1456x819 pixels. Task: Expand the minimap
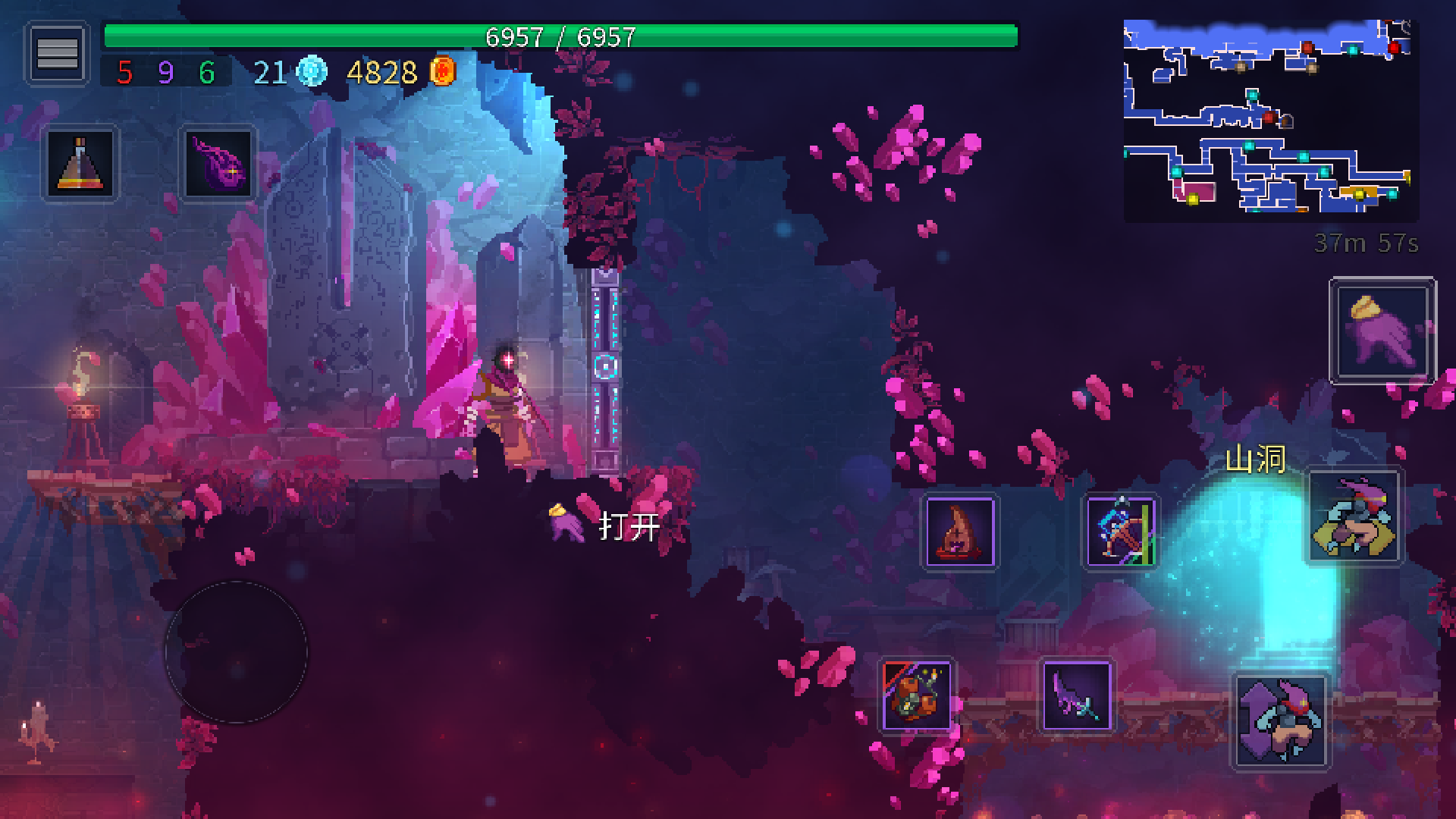click(x=1269, y=120)
